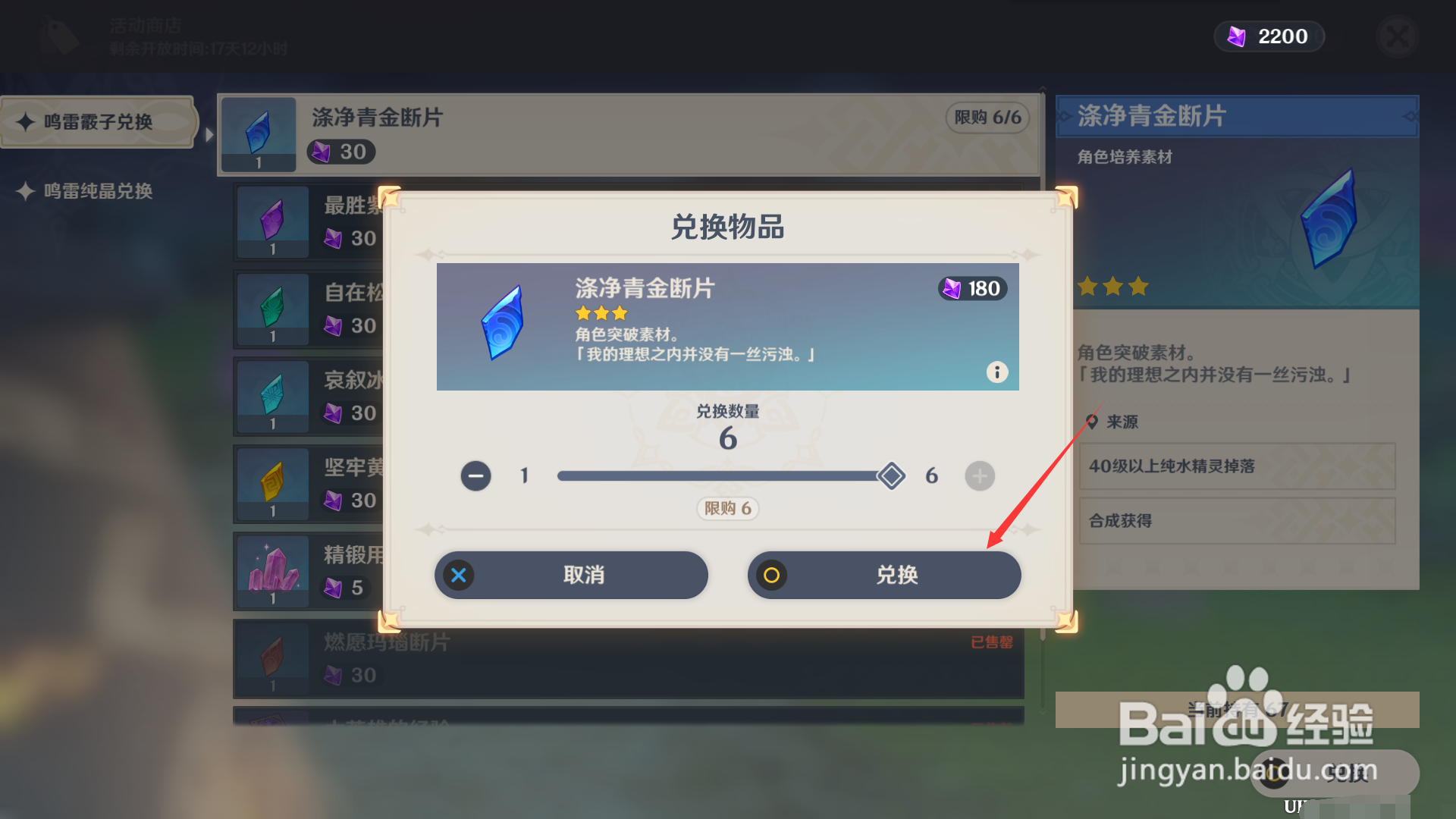Confirm exchange with the 兑换 button
Screen dimensions: 1456x819
pos(884,575)
